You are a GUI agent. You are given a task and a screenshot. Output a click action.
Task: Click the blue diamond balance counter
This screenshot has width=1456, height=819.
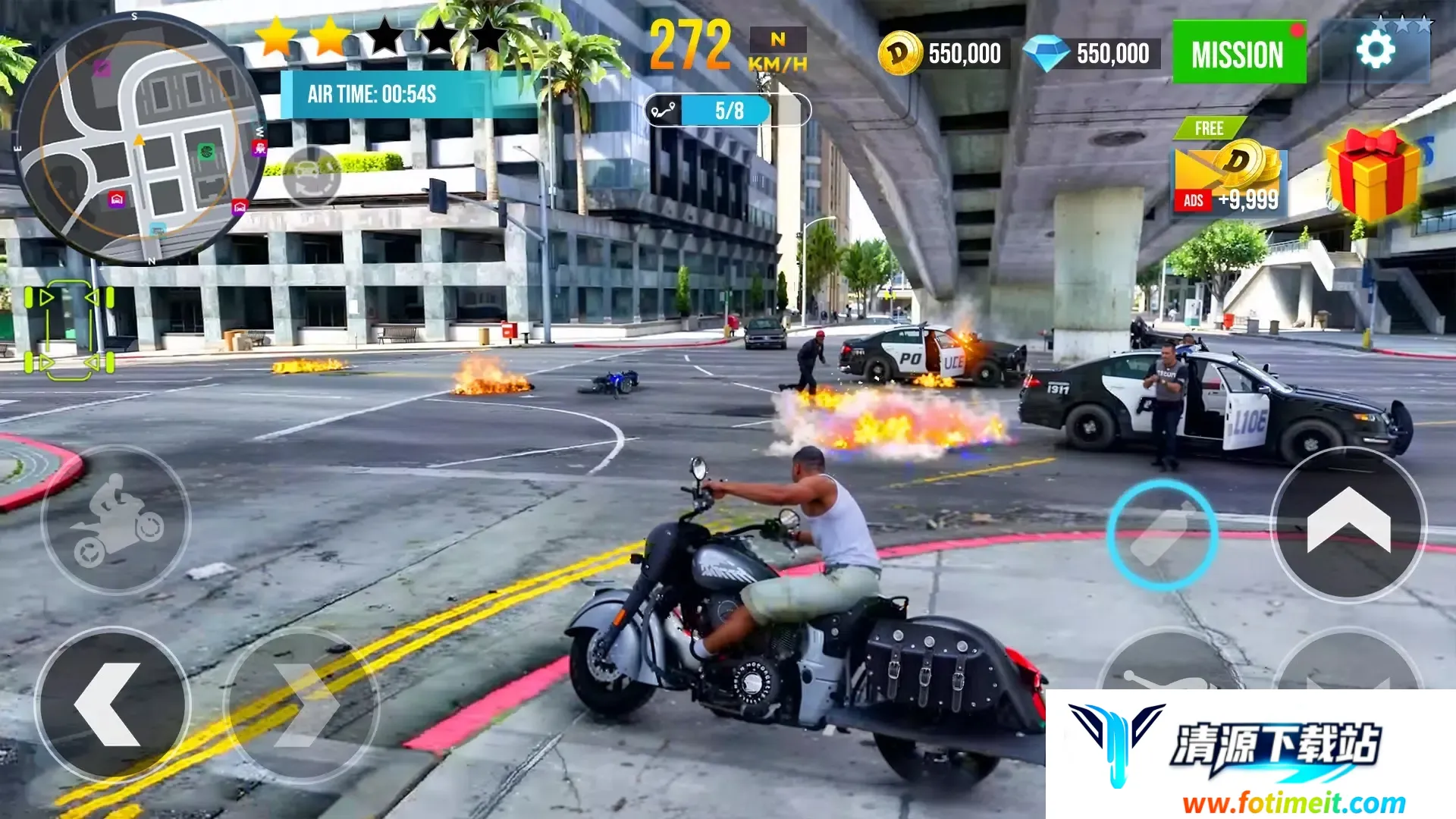click(x=1091, y=54)
